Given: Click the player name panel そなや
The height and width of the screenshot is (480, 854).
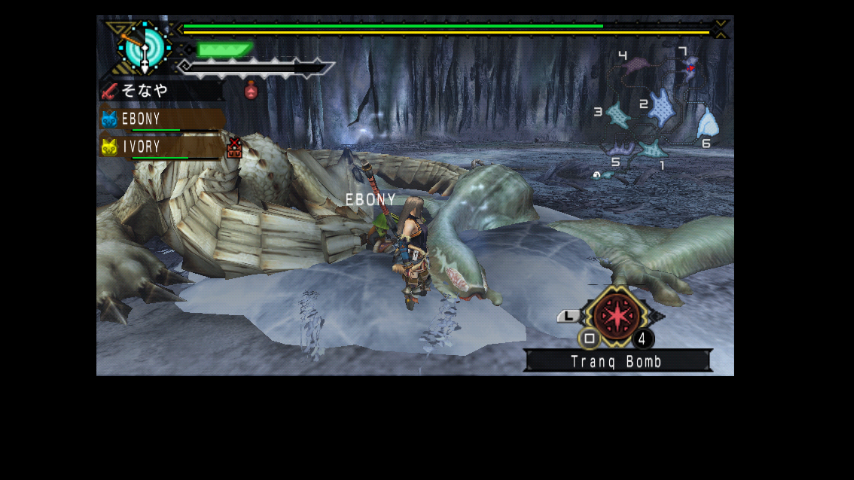Looking at the screenshot, I should pos(160,91).
